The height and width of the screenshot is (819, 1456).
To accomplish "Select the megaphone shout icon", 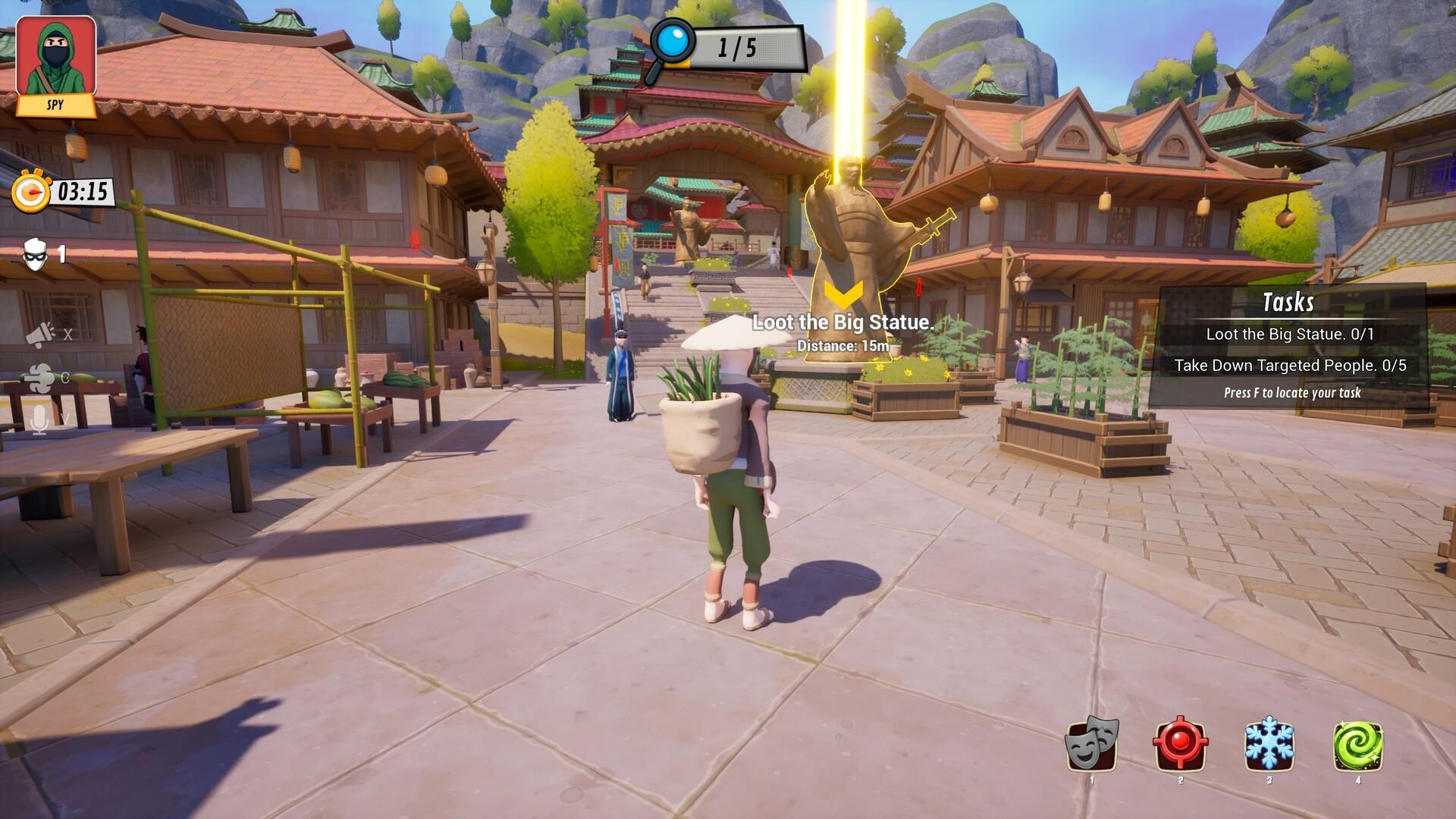I will coord(40,334).
